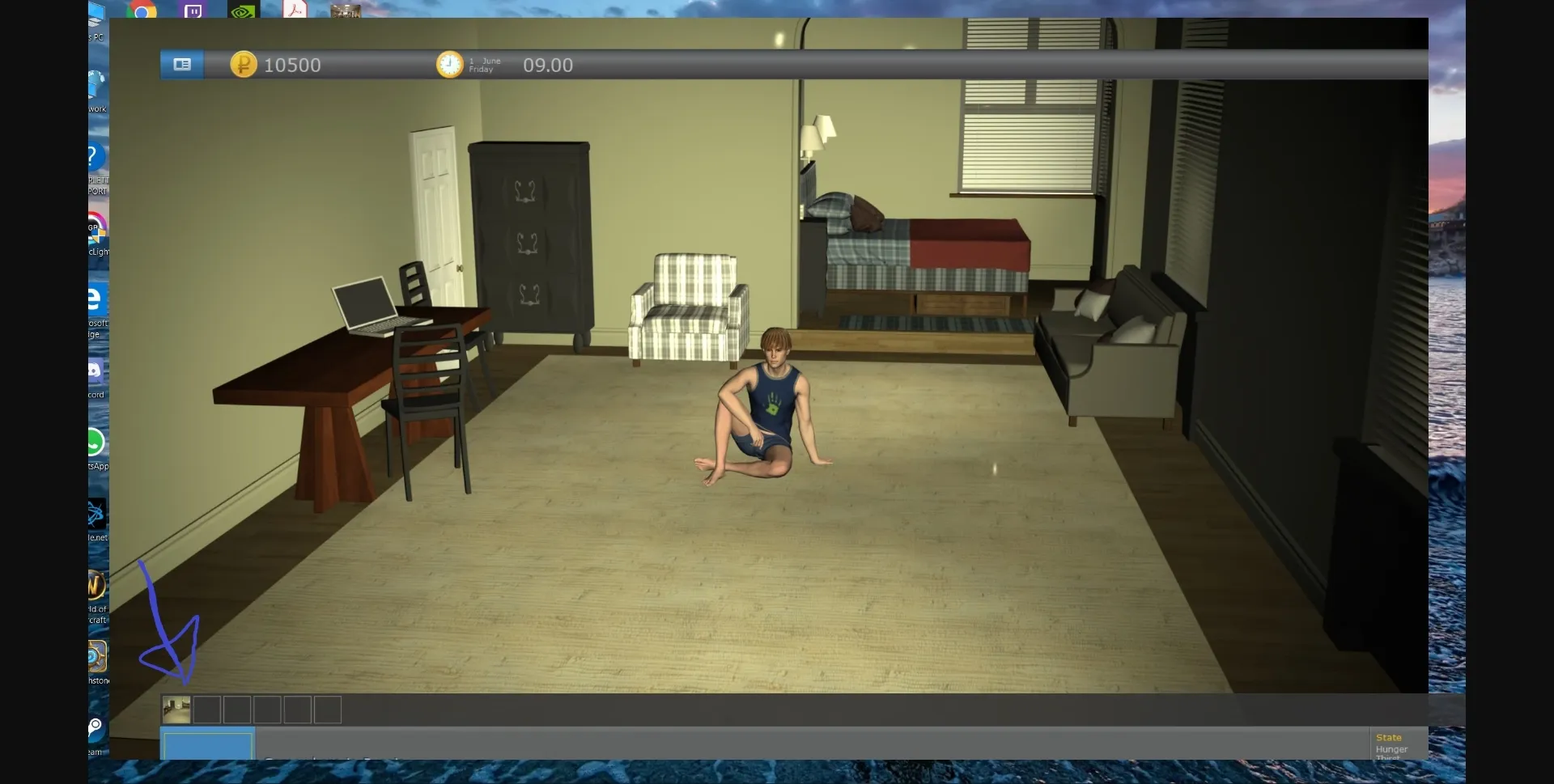The image size is (1554, 784).
Task: Click the second empty location slot
Action: click(x=206, y=710)
